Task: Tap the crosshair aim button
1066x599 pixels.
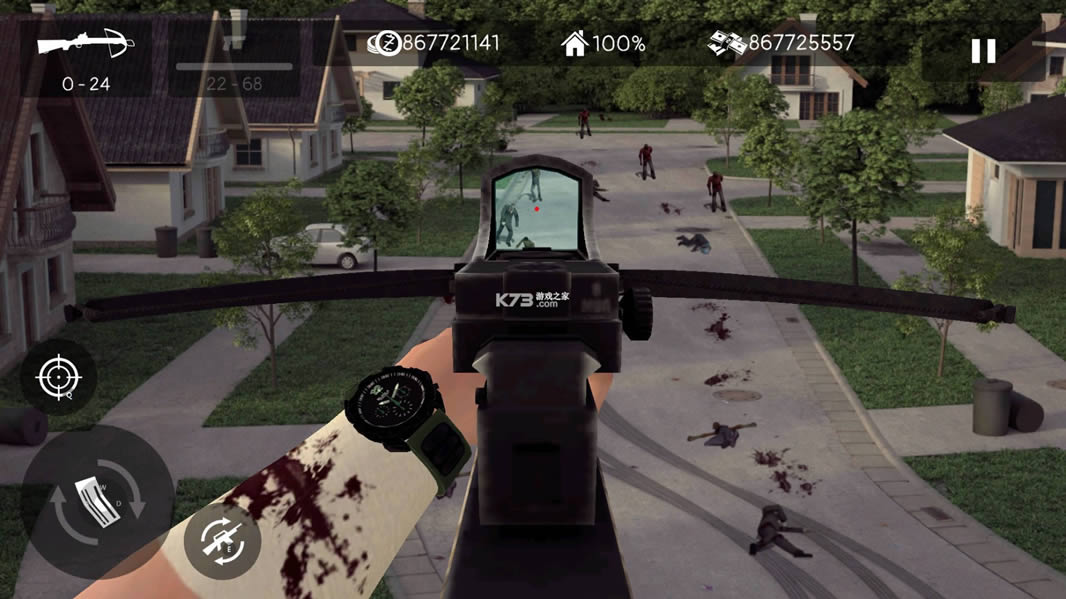Action: (58, 378)
